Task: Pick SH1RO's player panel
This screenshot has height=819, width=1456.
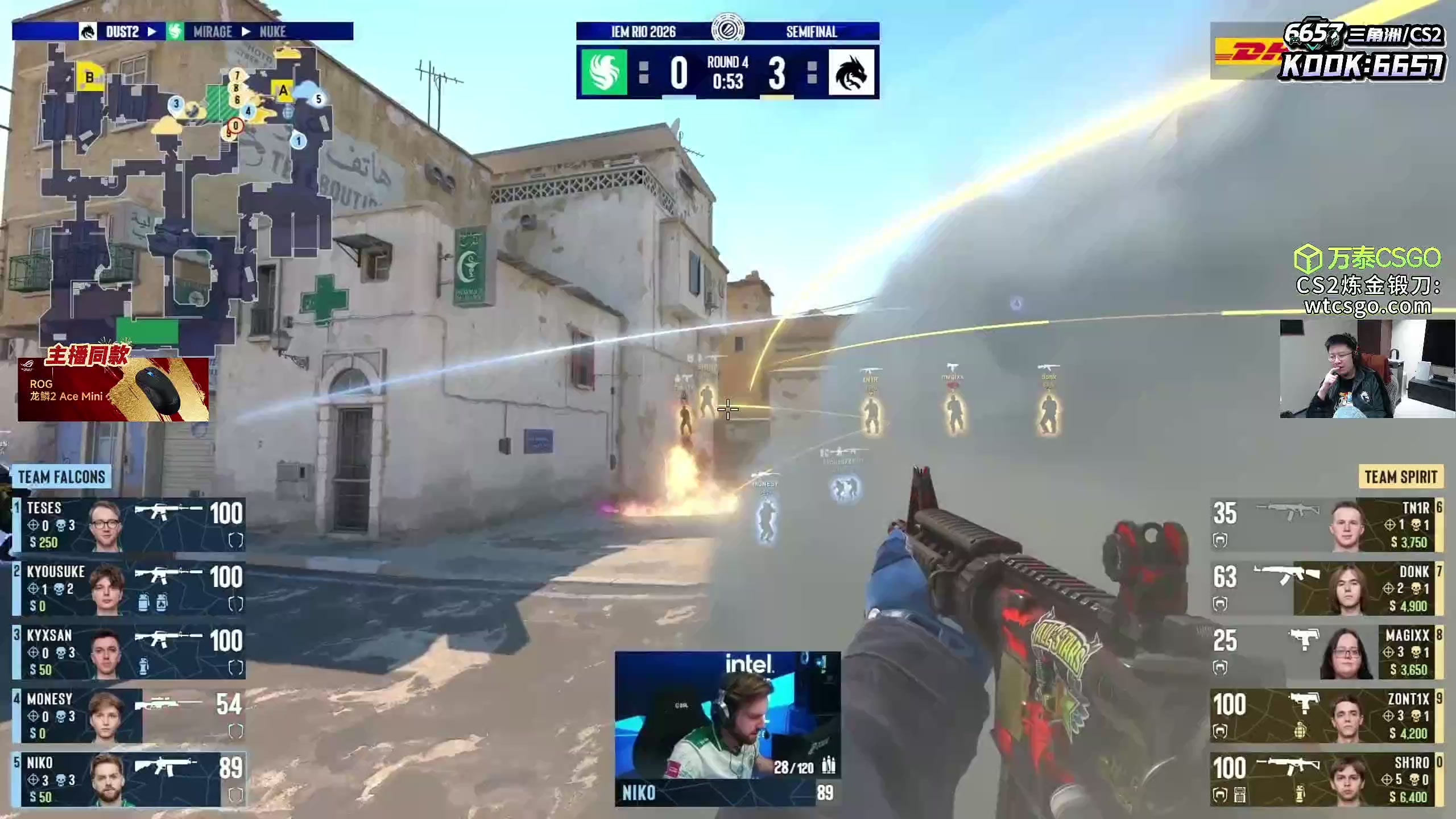Action: tap(1326, 779)
